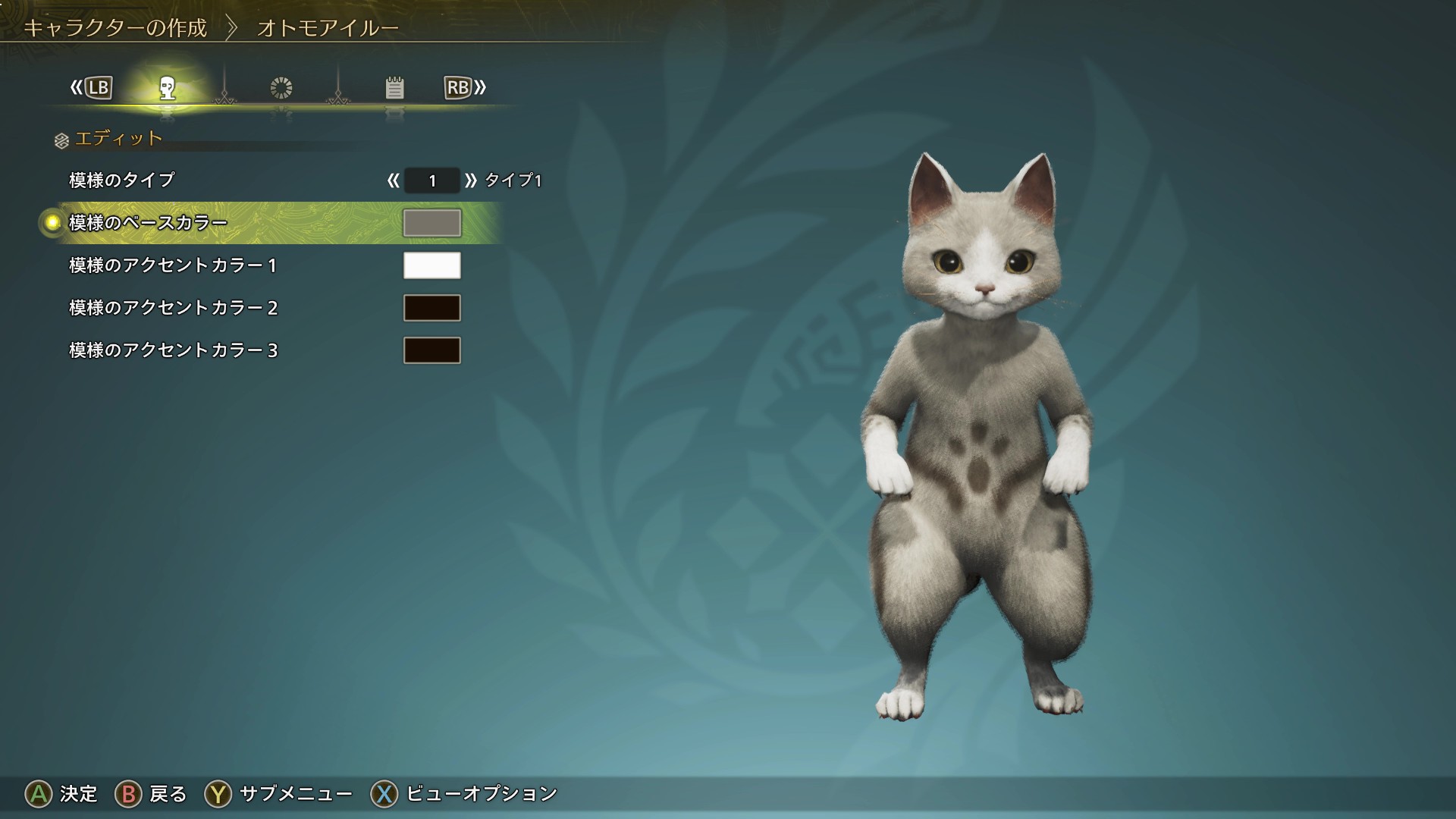
Task: Open 模様のアクセントカラー1 setting
Action: pos(173,265)
